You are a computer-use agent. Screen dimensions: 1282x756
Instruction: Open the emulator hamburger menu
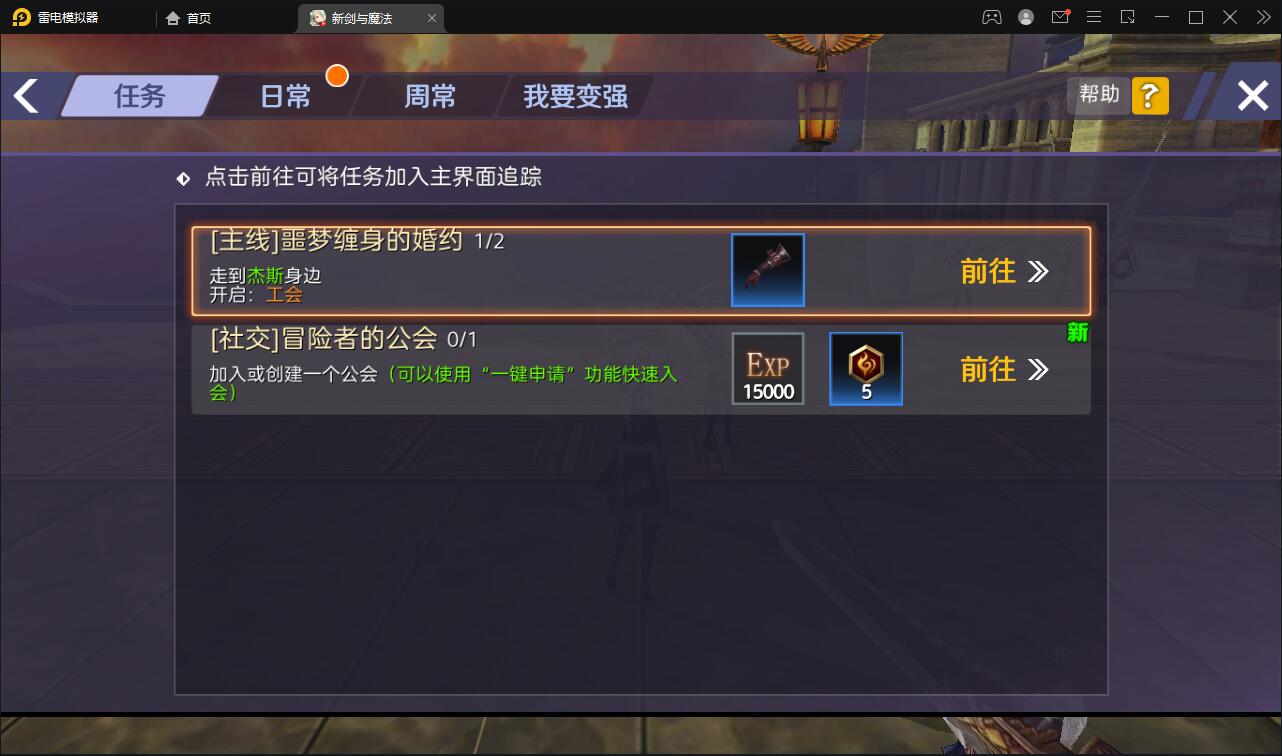(x=1094, y=17)
